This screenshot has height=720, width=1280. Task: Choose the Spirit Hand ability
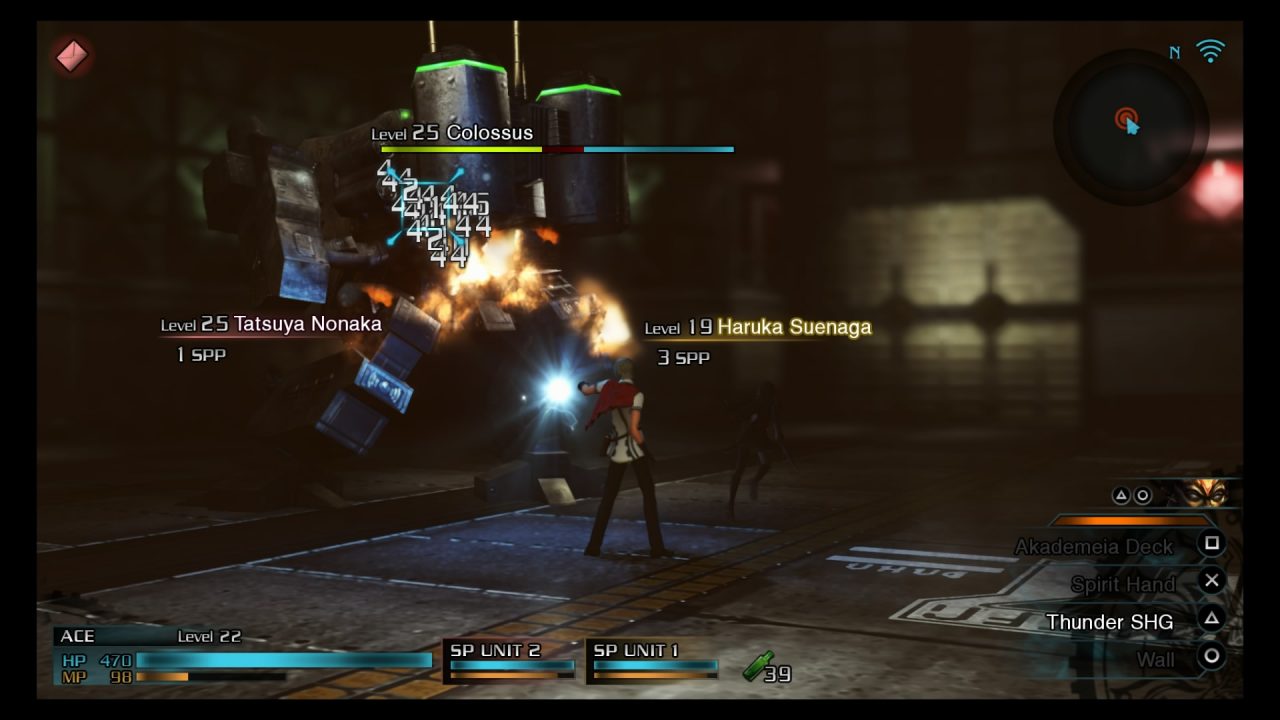point(1122,584)
